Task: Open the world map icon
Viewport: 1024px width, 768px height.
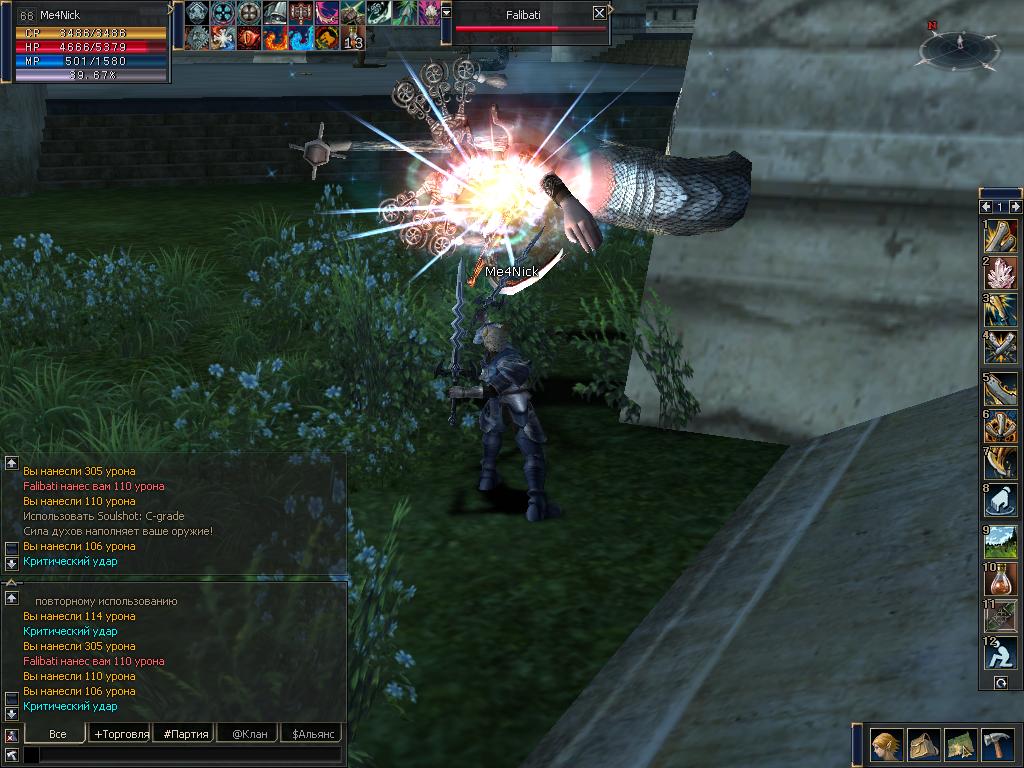Action: 961,745
